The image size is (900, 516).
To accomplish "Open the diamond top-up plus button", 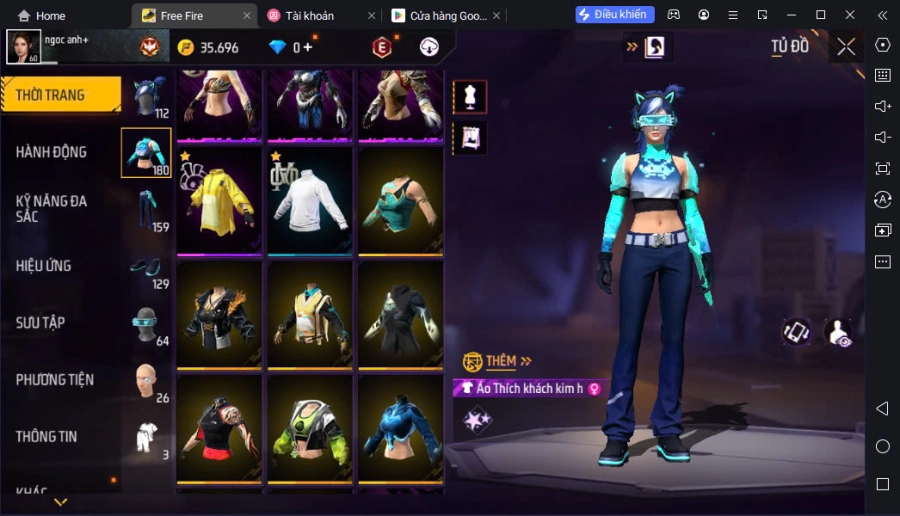I will [308, 48].
